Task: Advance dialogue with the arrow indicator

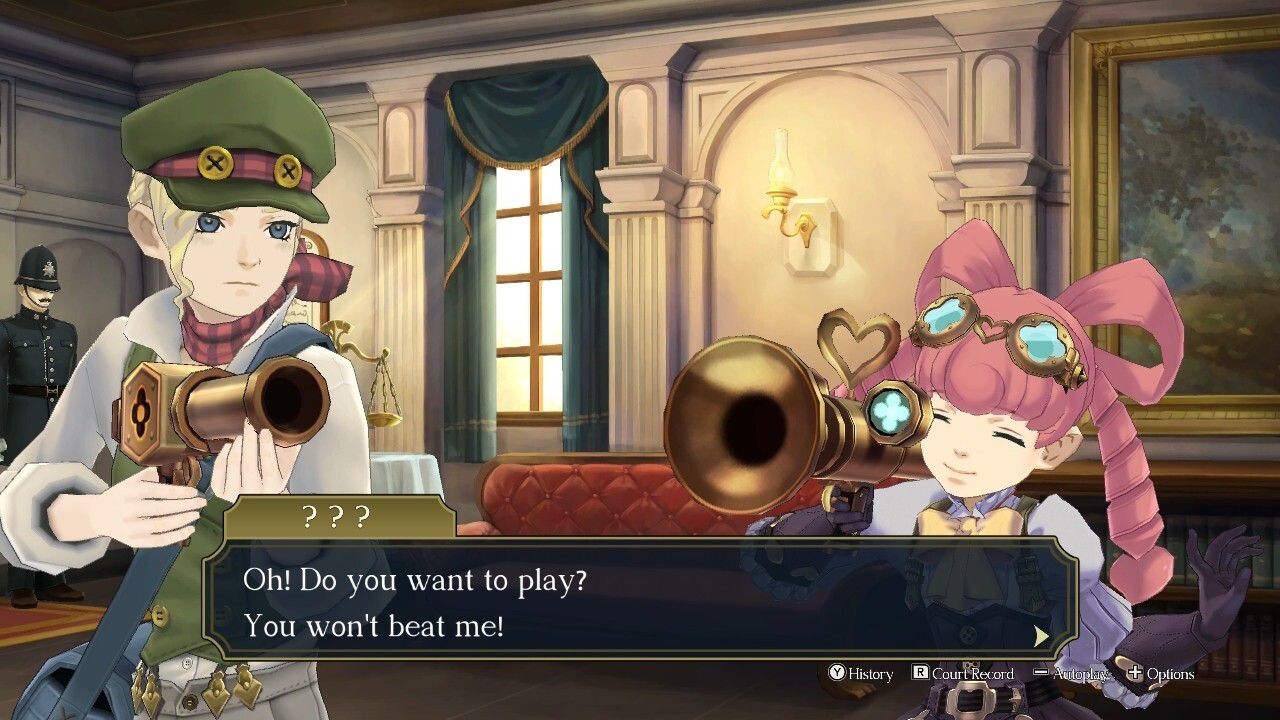Action: (x=1041, y=636)
